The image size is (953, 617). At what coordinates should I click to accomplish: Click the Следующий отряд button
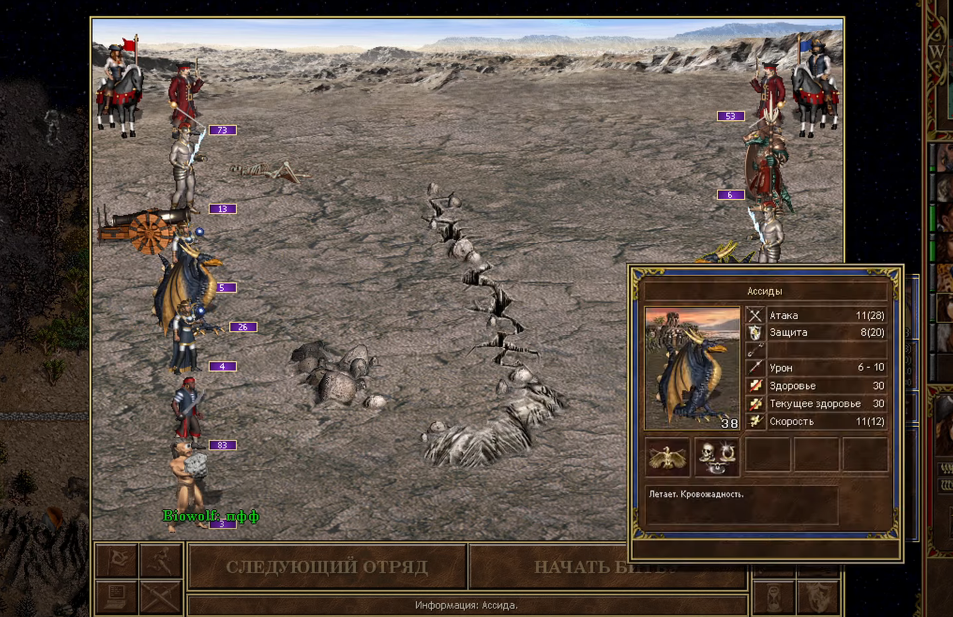[x=327, y=567]
